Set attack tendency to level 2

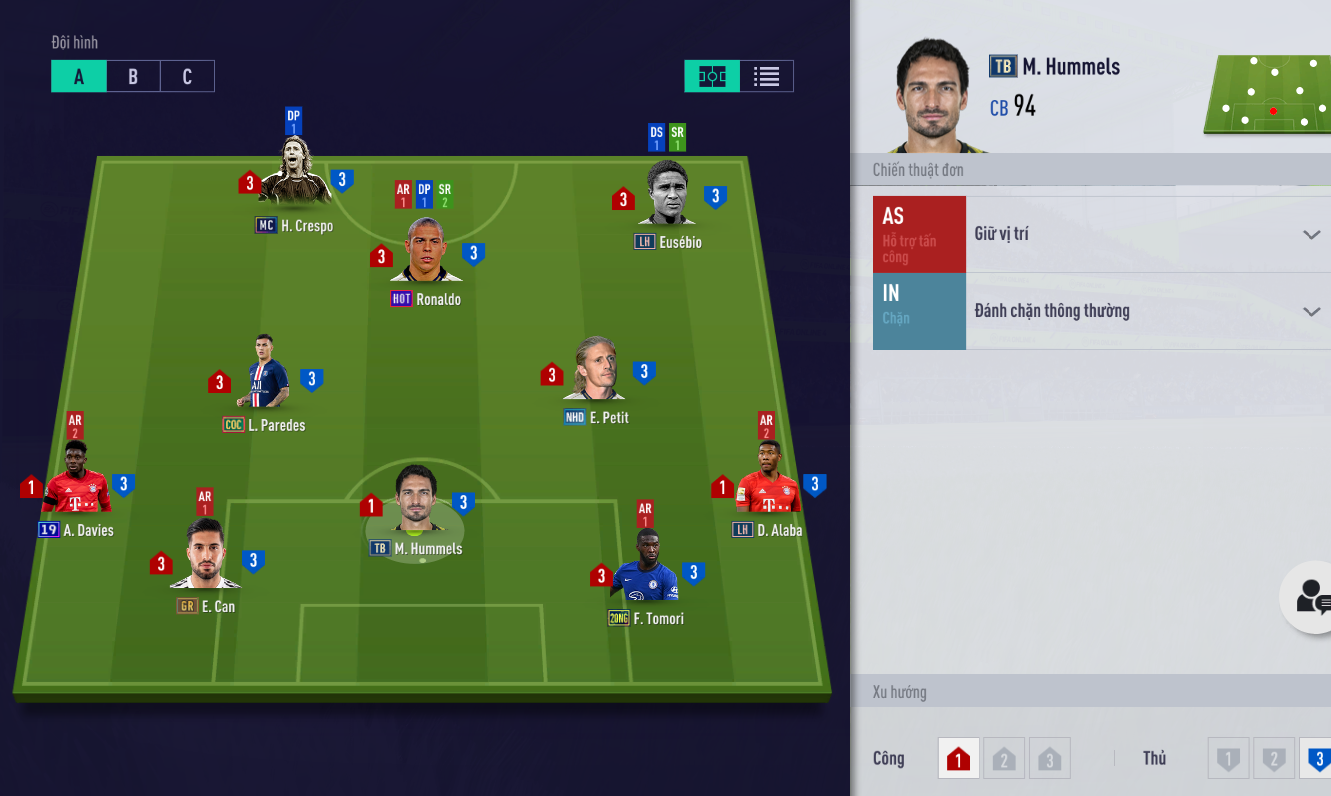1004,759
